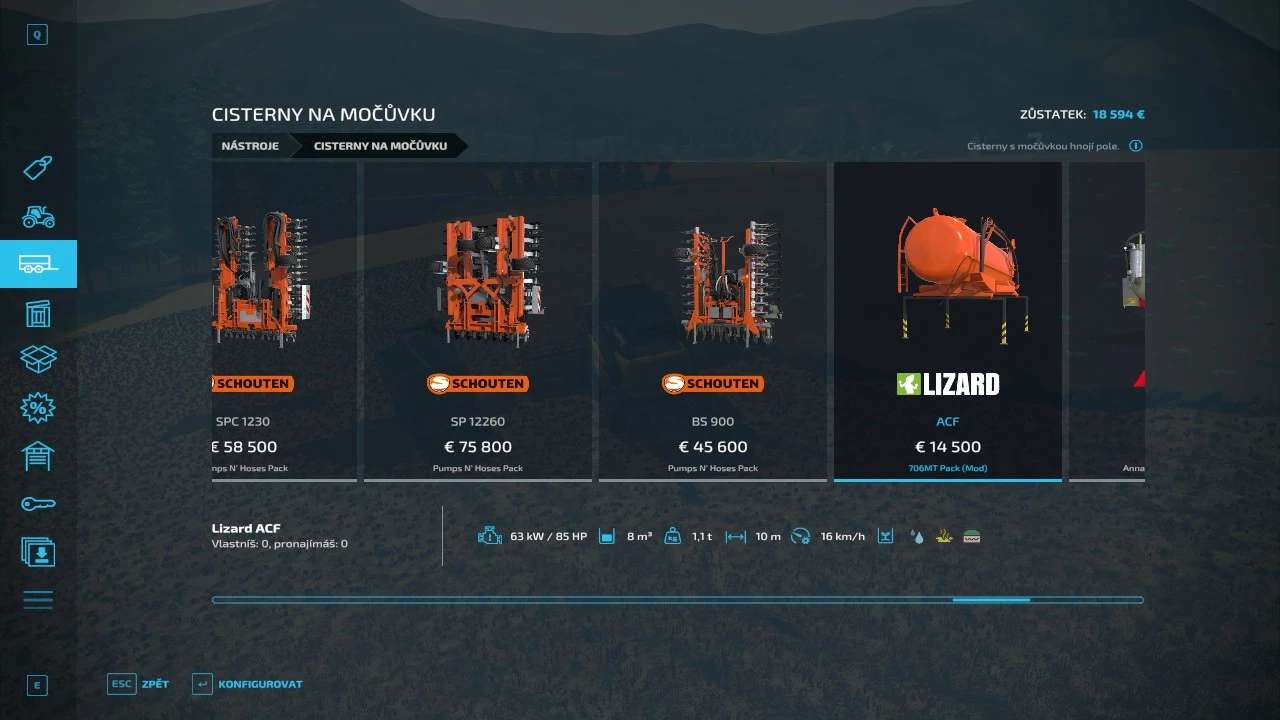The image size is (1280, 720).
Task: Select the Schouten SP 12260 card
Action: pos(478,320)
